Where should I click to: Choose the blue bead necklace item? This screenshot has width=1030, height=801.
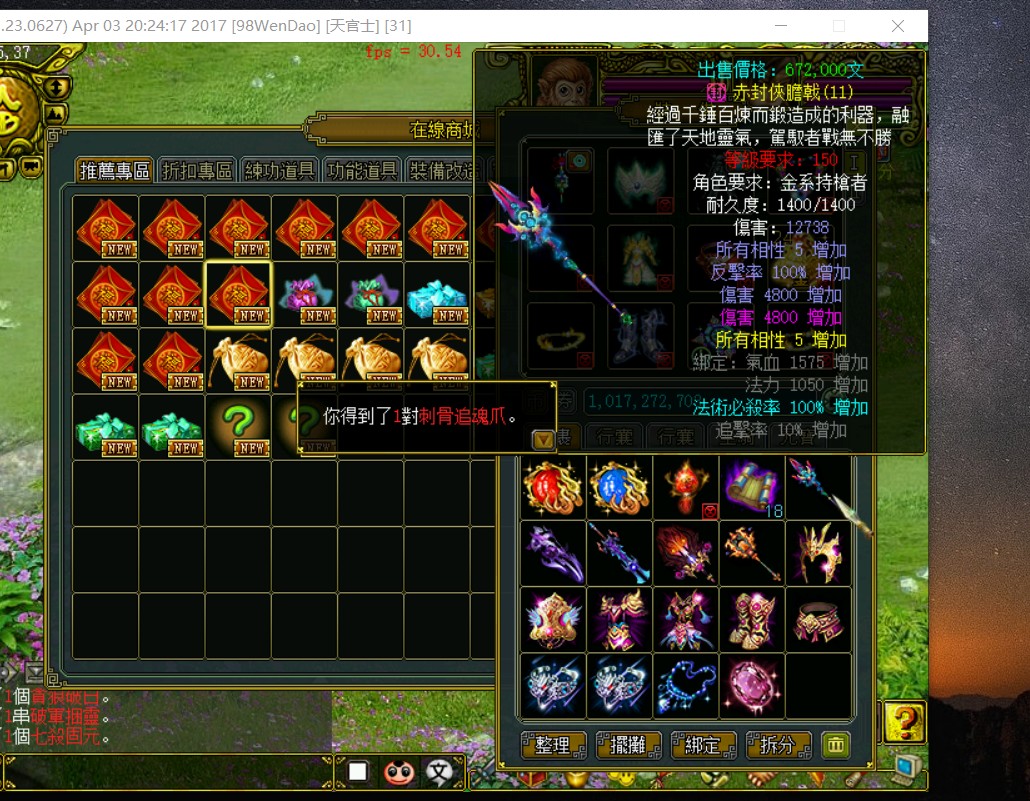686,686
